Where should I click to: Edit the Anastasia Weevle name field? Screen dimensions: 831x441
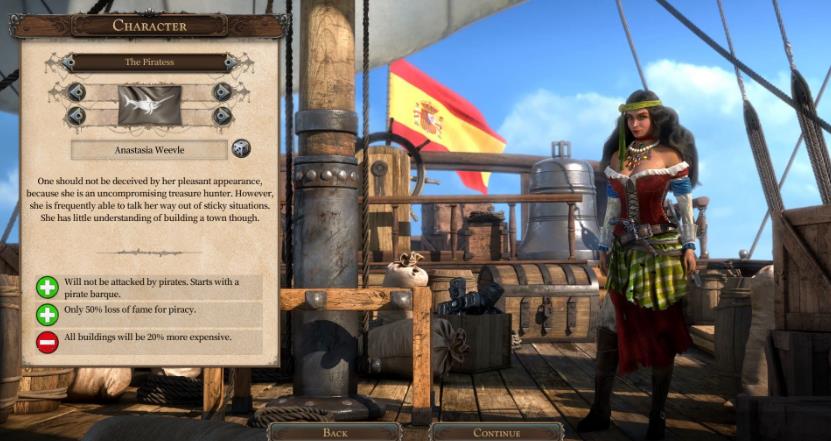149,149
